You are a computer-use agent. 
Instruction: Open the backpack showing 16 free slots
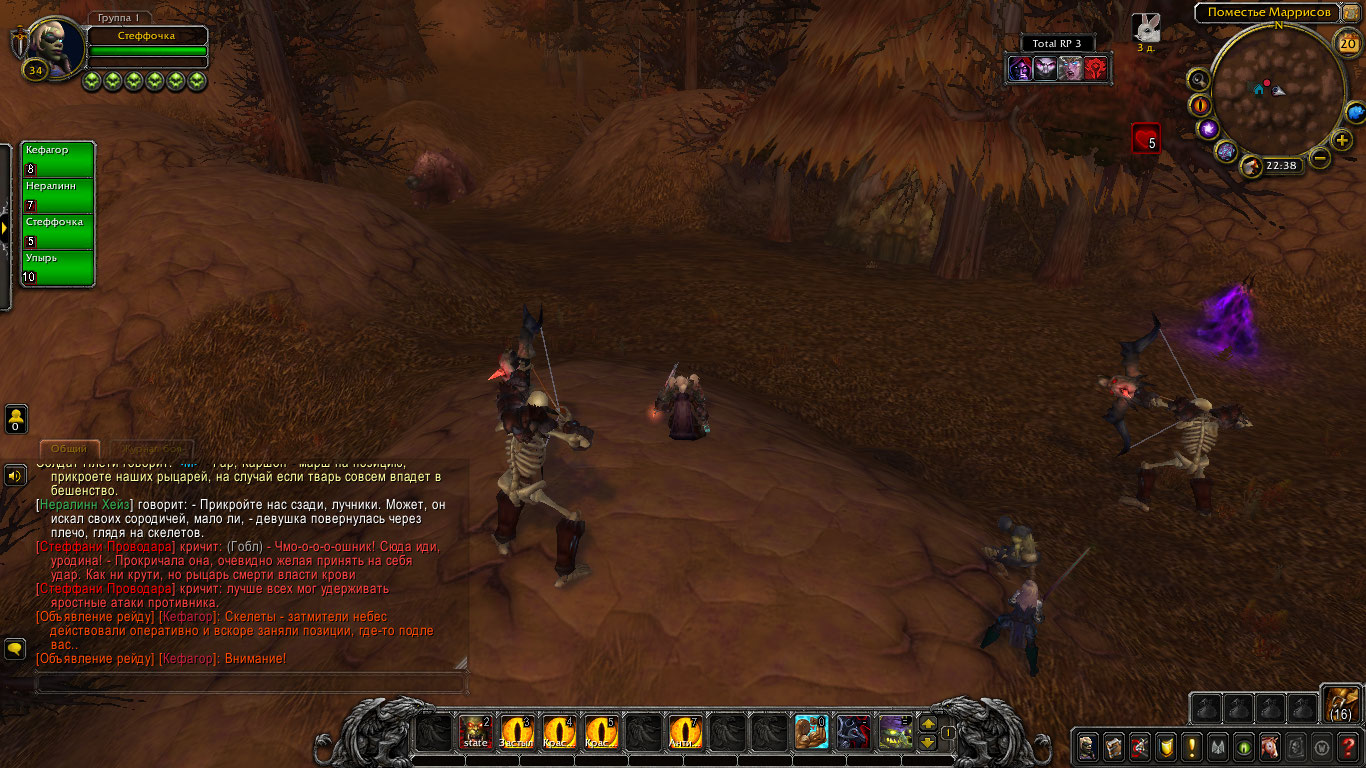(1340, 703)
